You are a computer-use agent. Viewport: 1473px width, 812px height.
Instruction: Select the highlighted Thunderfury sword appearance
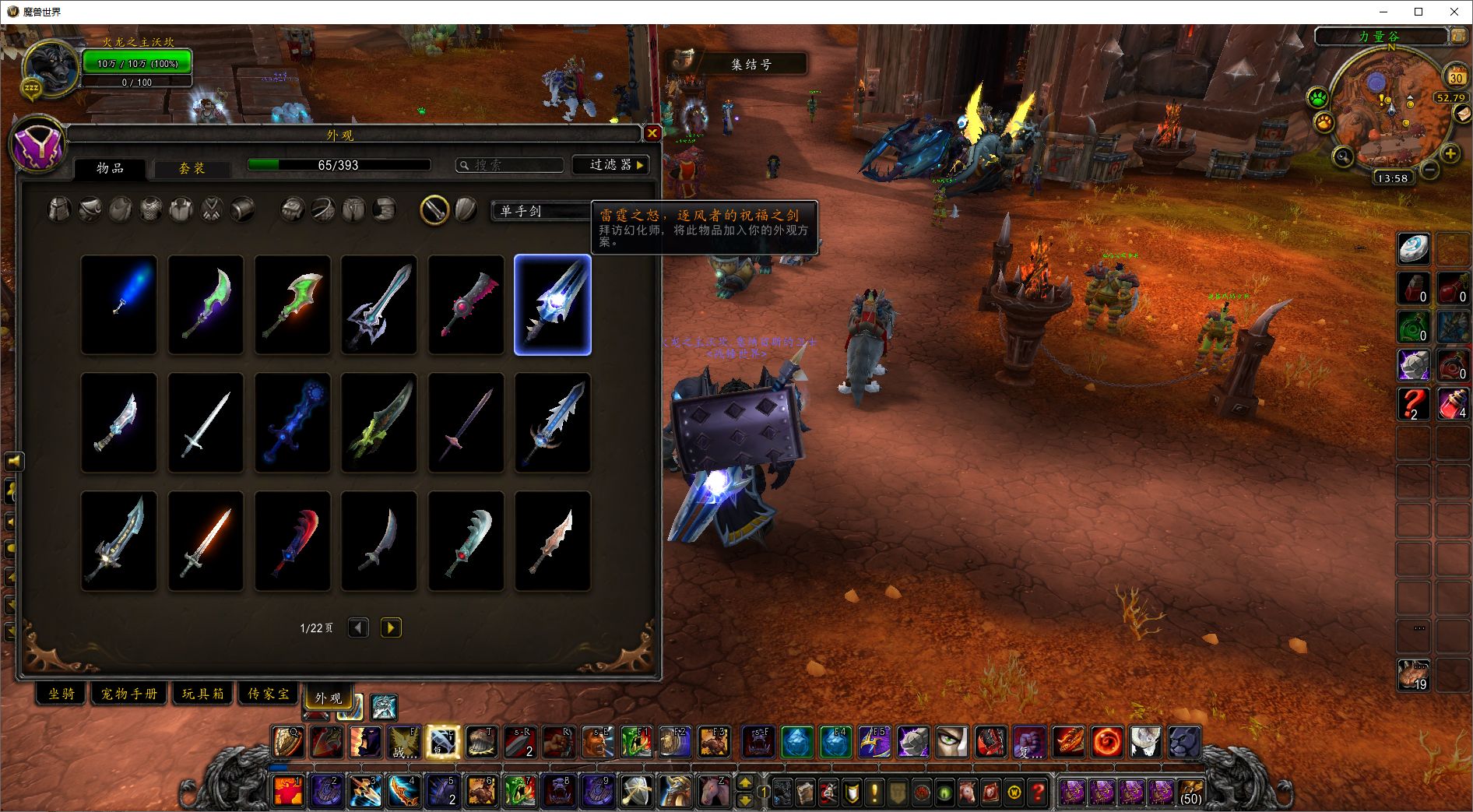coord(553,305)
